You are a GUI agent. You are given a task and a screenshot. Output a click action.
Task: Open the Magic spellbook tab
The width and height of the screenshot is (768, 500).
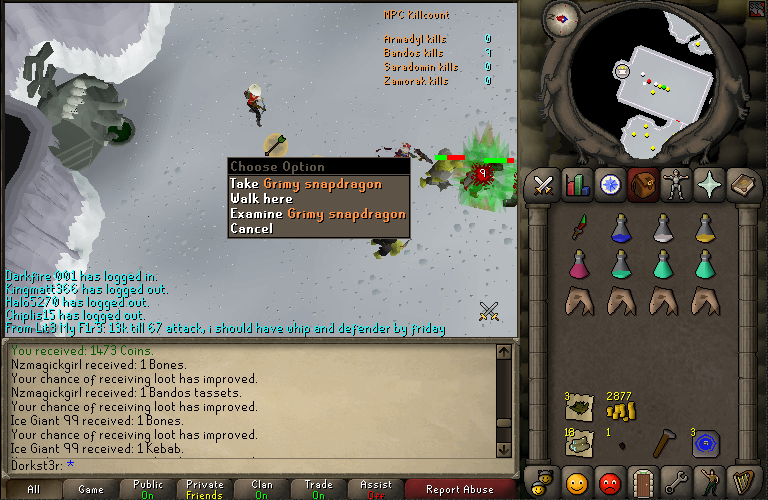pos(743,185)
